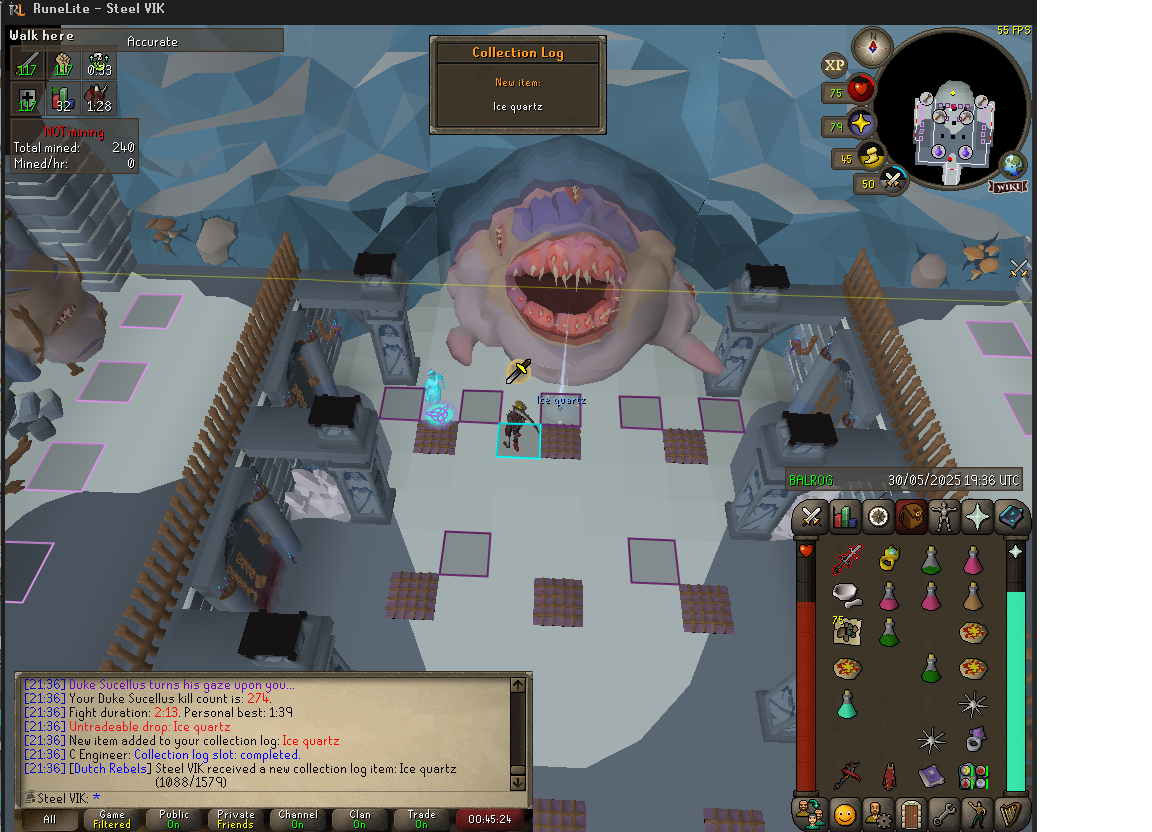
Task: Open the Music Player harp tab
Action: click(x=1011, y=813)
